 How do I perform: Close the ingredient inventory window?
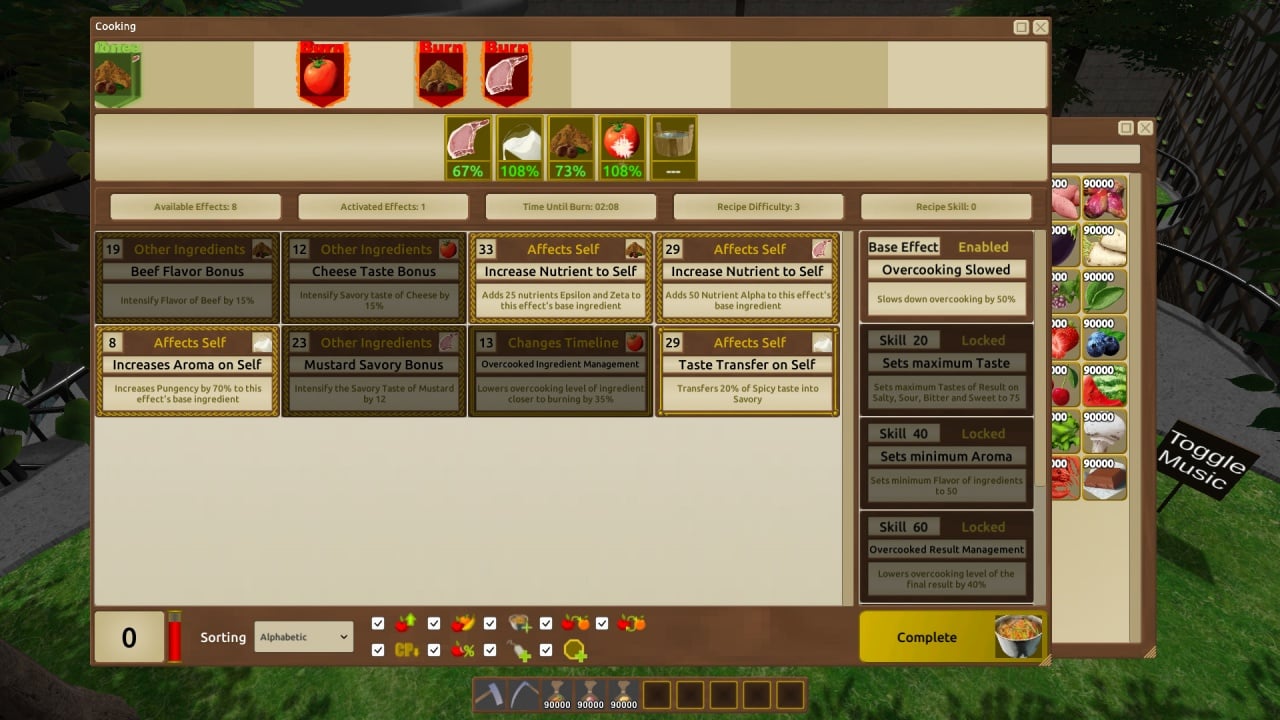[1145, 128]
